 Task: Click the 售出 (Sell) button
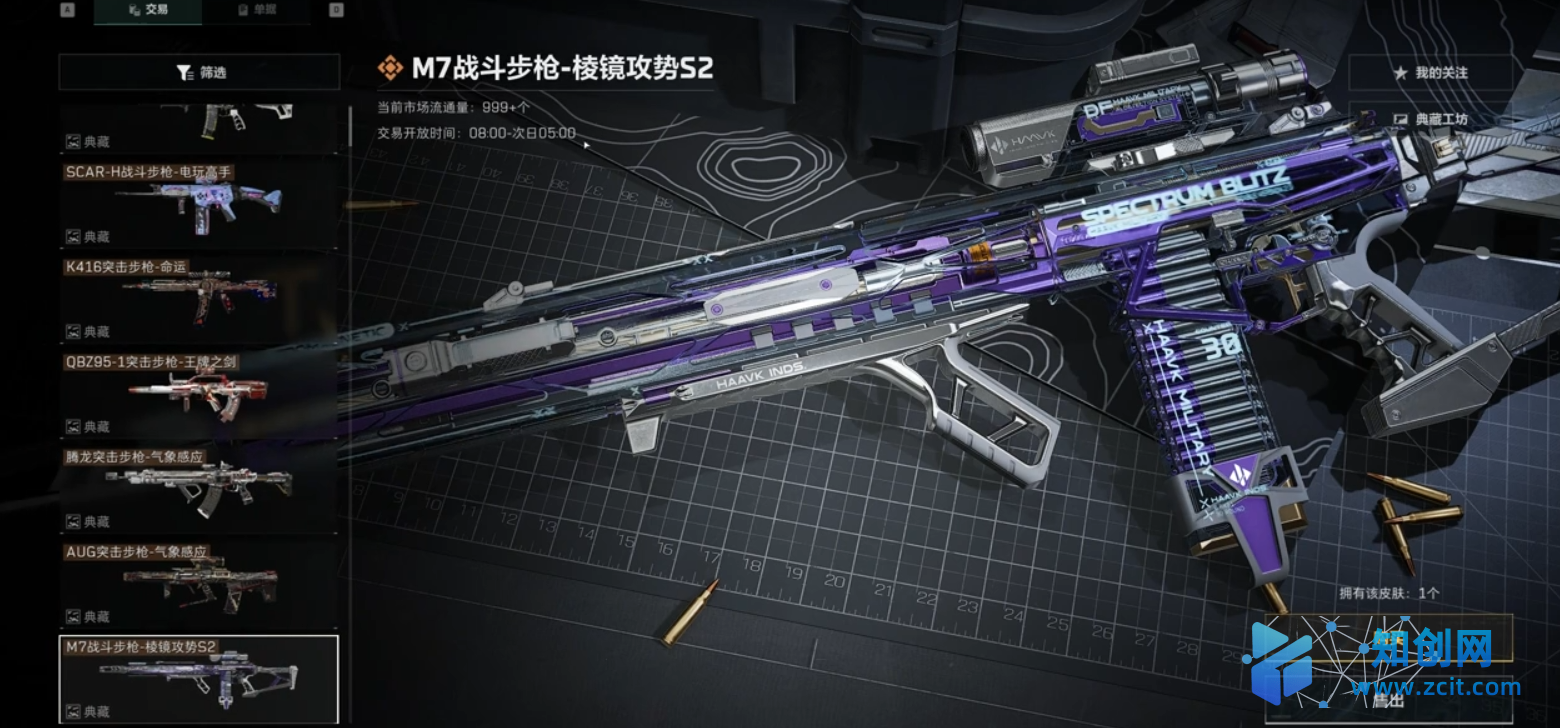pyautogui.click(x=1387, y=701)
